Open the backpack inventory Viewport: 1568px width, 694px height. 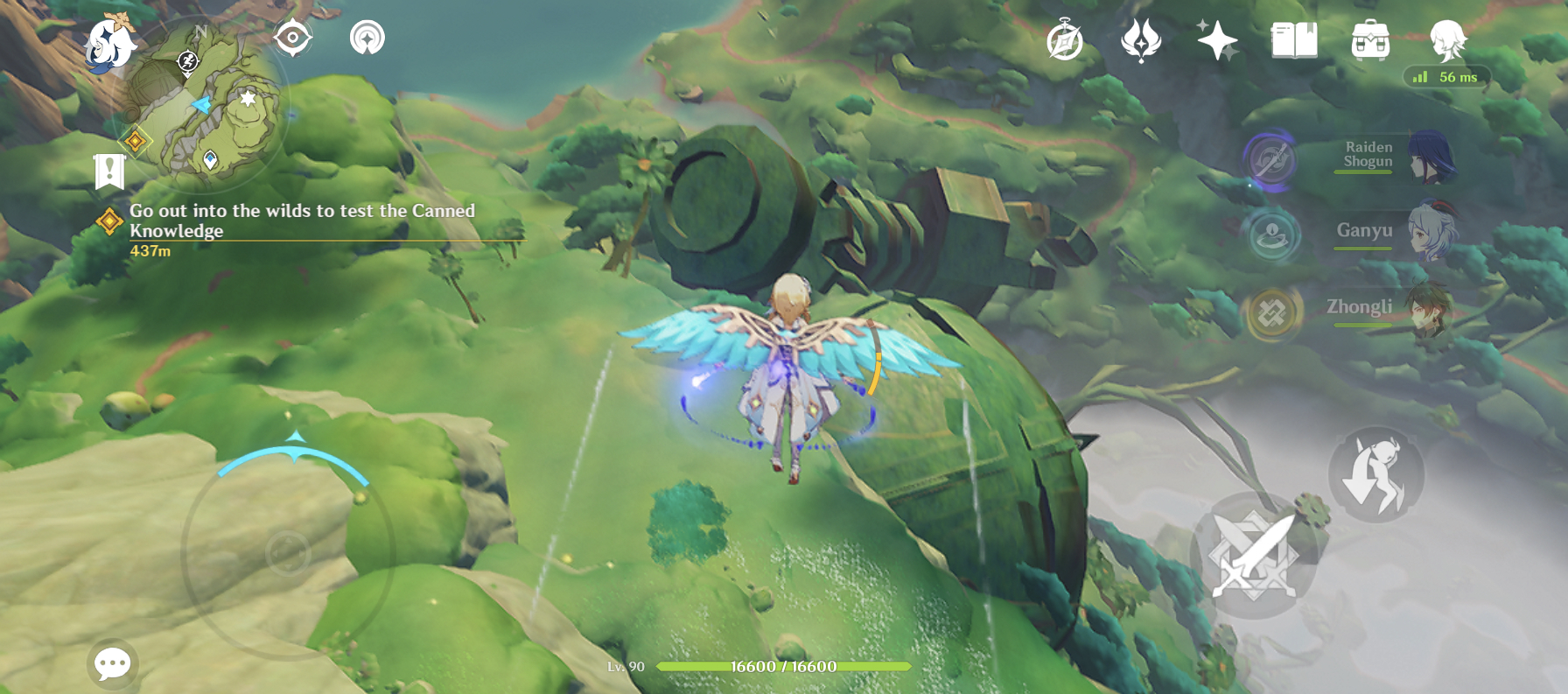click(x=1370, y=40)
